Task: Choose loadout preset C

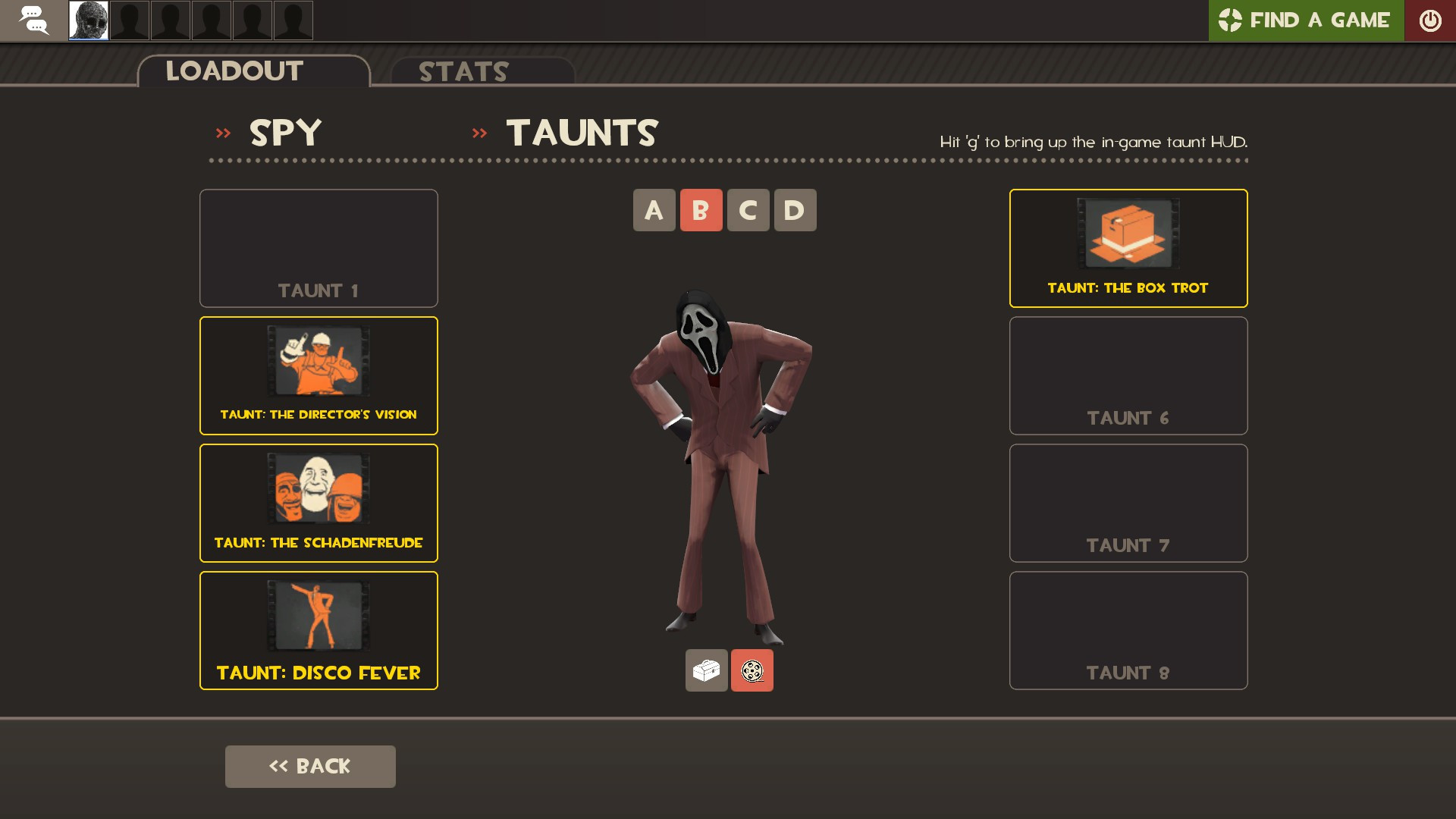Action: [748, 210]
